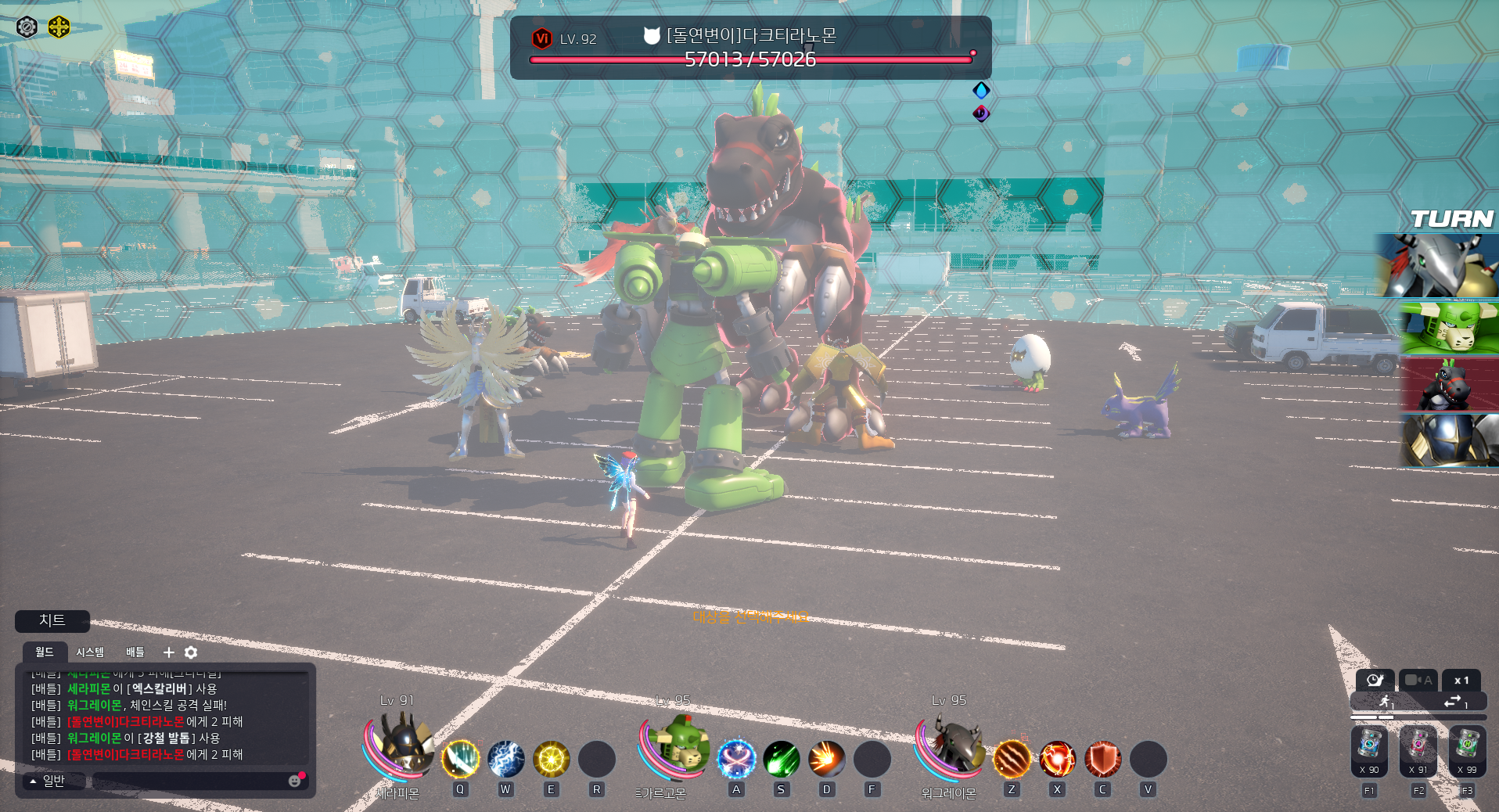
Task: Switch to the 시스템 chat tab
Action: (x=90, y=652)
